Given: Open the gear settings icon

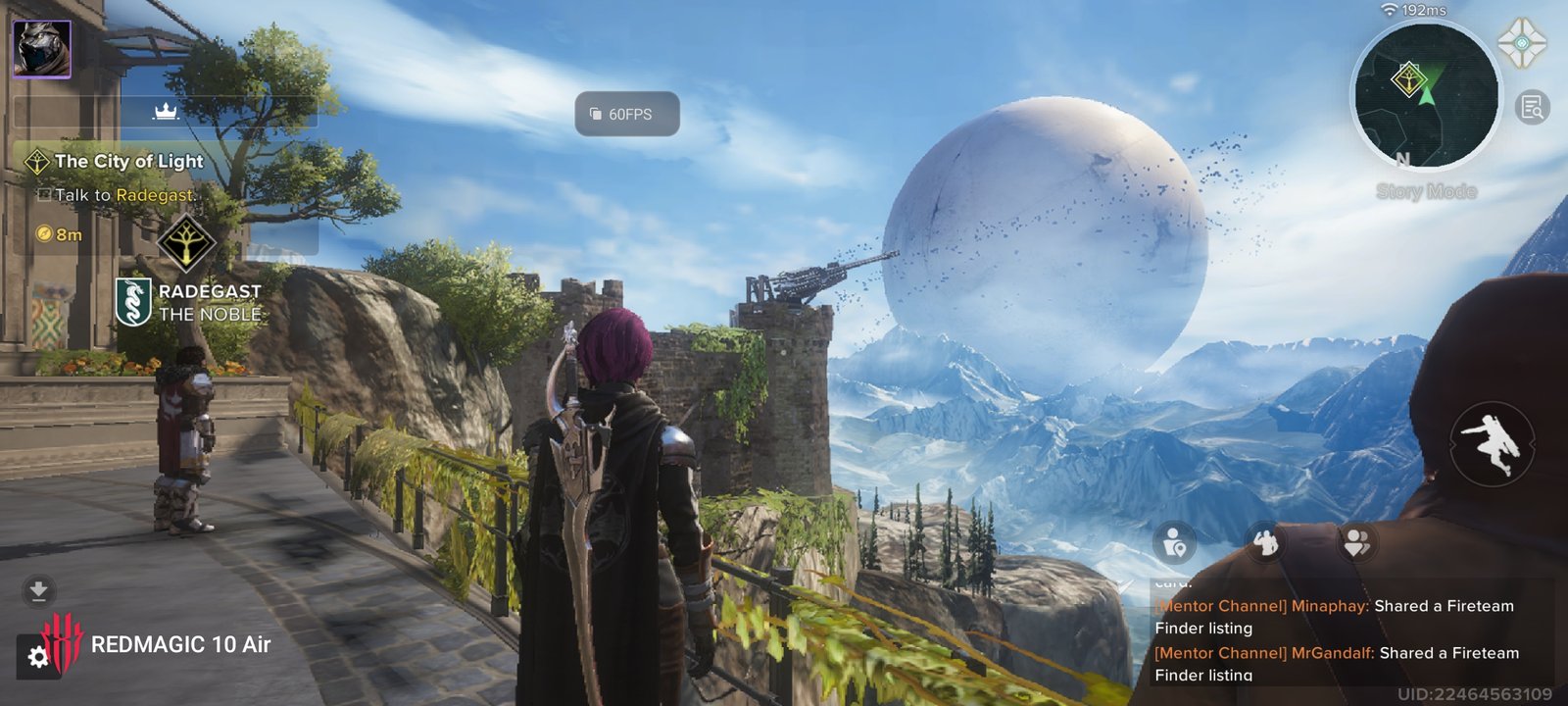Looking at the screenshot, I should [x=38, y=656].
